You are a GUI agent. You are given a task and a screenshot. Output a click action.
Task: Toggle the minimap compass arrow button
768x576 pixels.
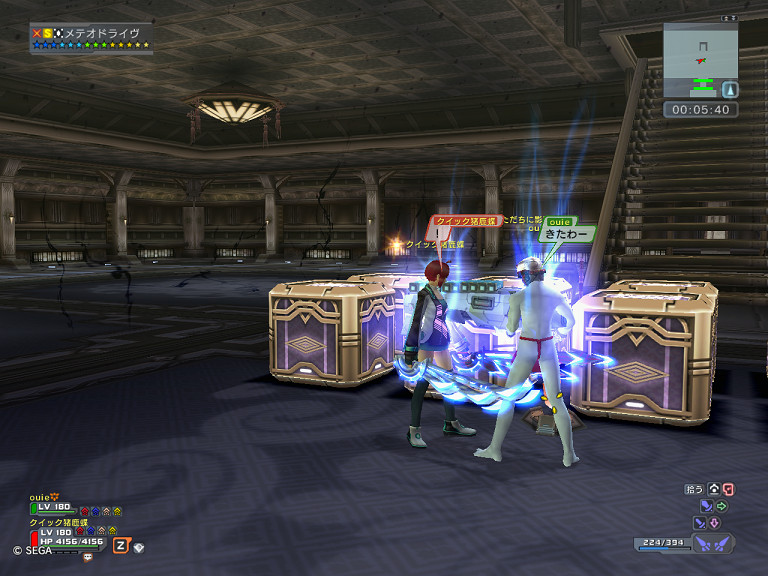click(729, 89)
